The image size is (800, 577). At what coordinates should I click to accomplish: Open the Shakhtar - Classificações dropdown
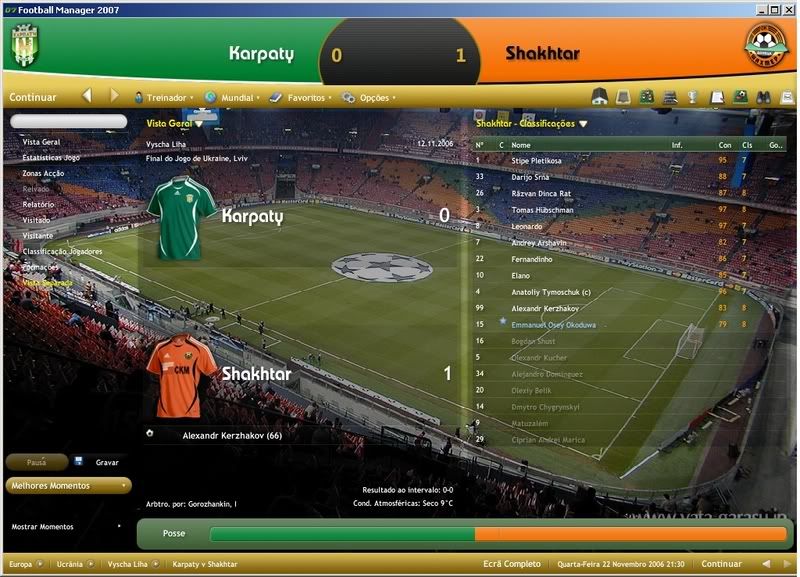coord(532,124)
